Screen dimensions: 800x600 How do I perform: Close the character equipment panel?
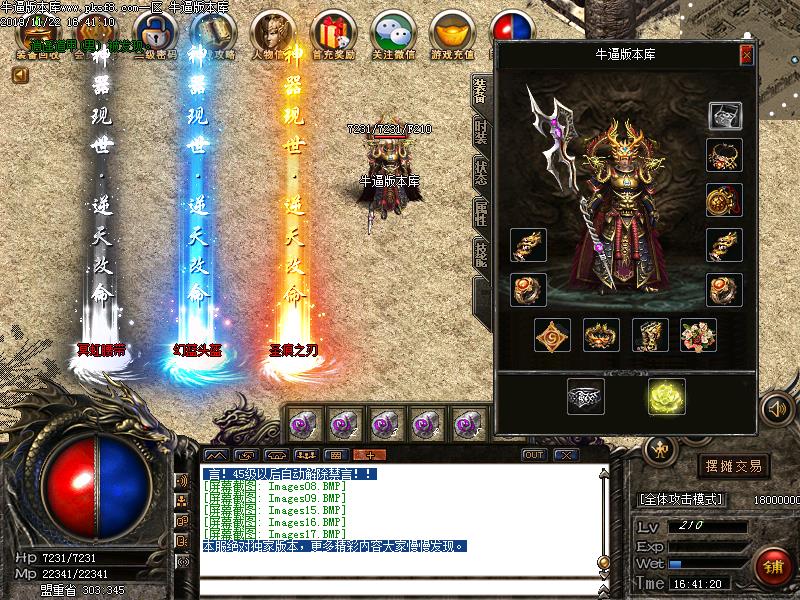746,55
